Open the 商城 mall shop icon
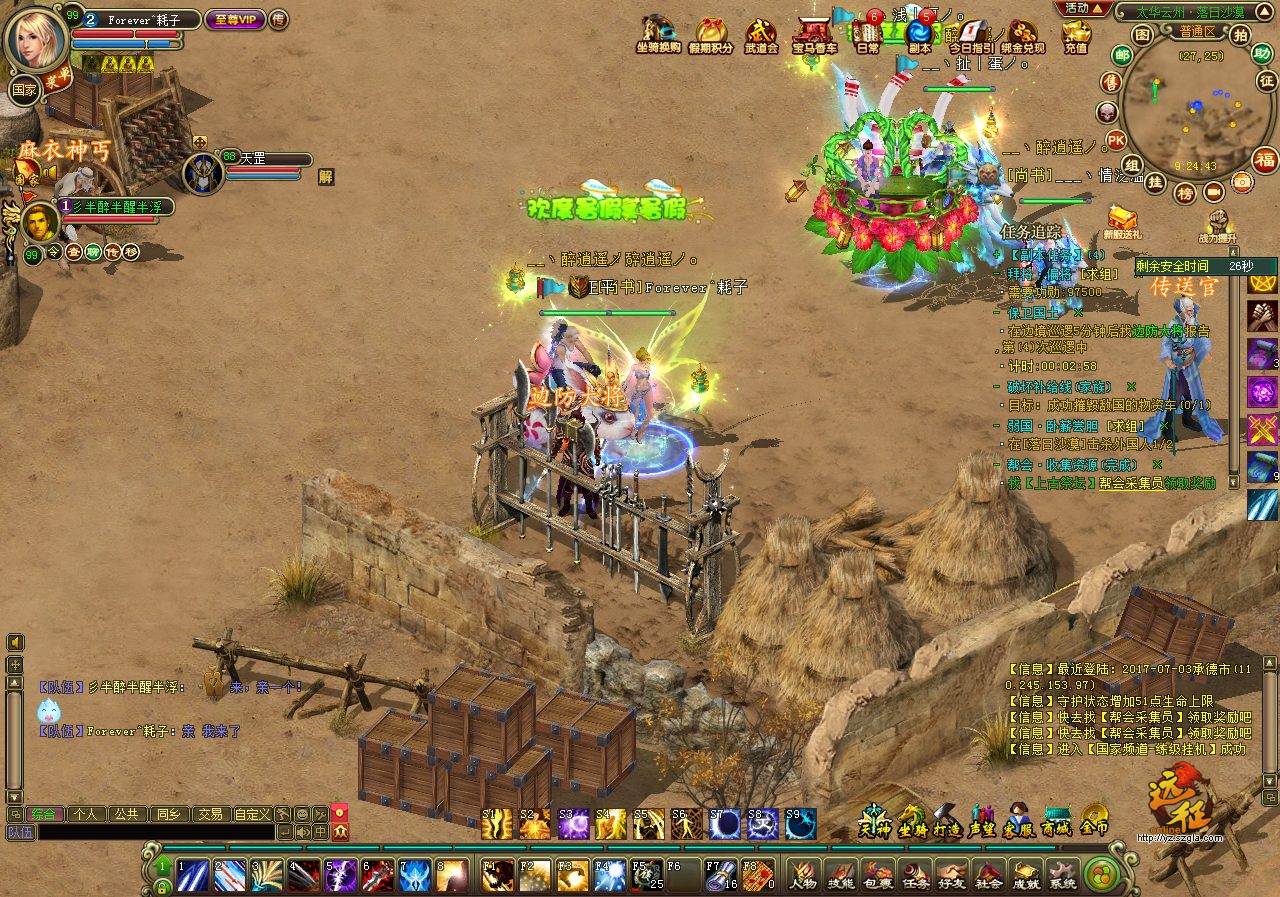The width and height of the screenshot is (1280, 897). (1056, 819)
